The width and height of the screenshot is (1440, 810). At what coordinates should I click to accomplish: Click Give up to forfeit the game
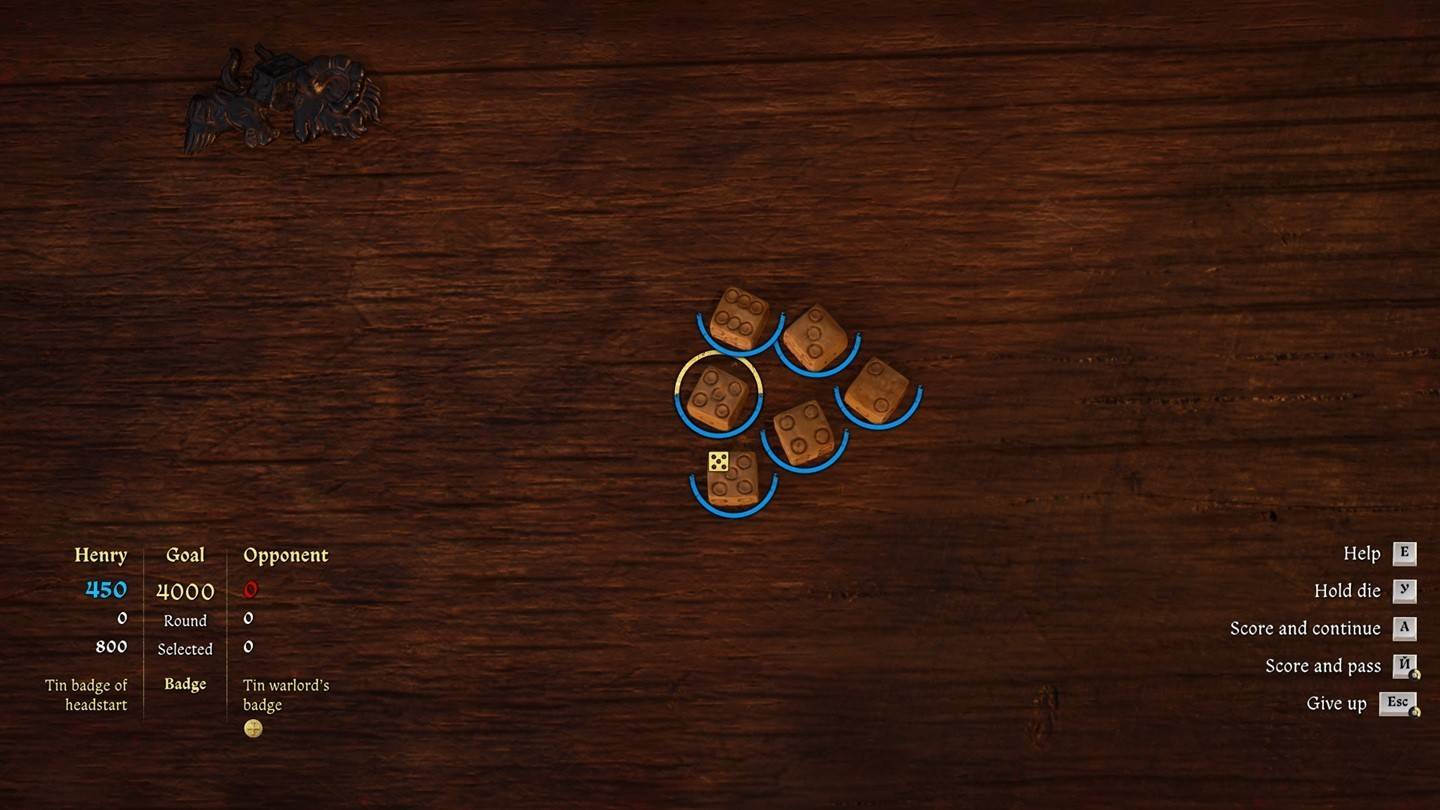(x=1337, y=702)
